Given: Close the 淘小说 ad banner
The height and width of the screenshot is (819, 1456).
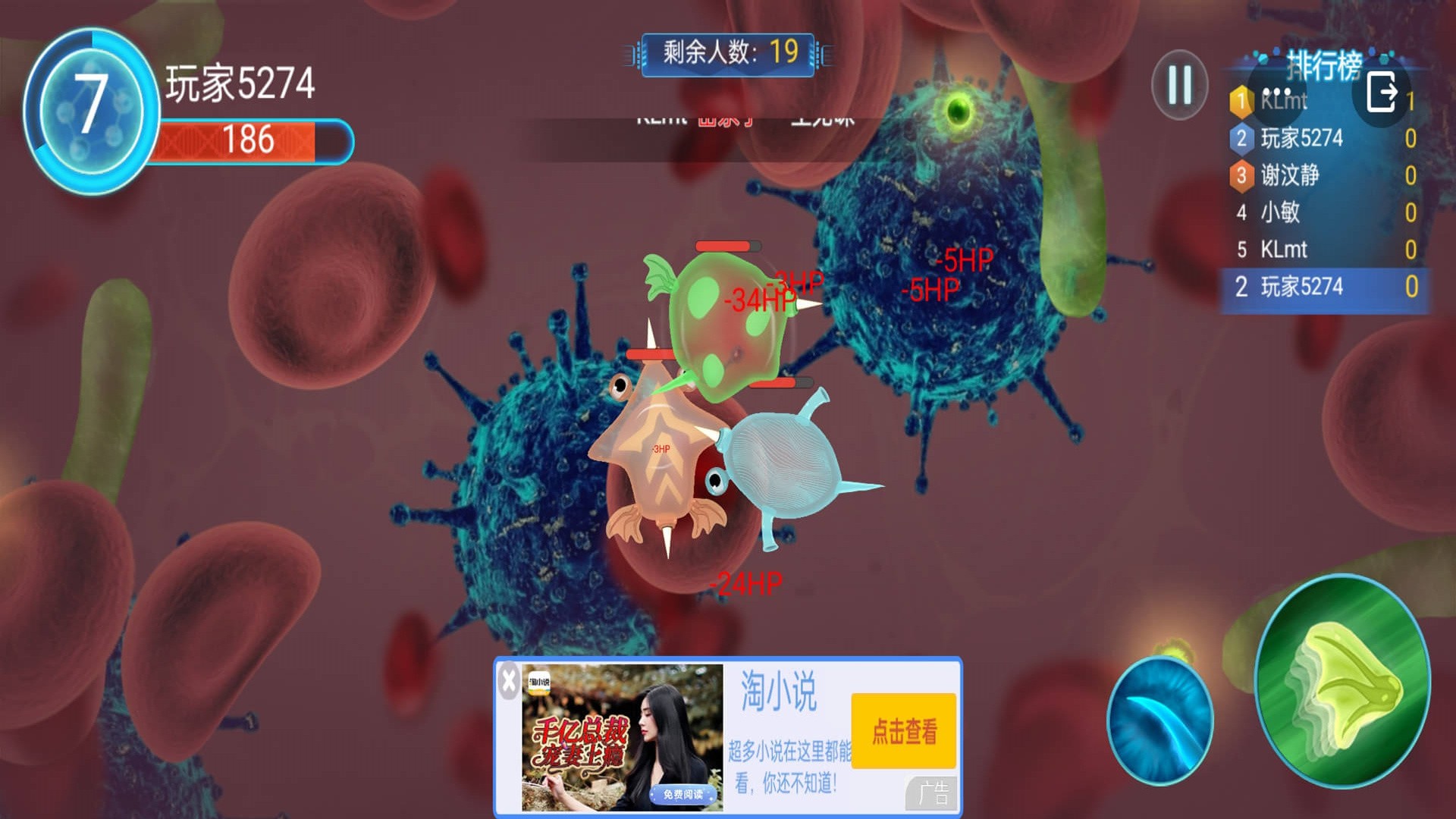Looking at the screenshot, I should (x=509, y=680).
